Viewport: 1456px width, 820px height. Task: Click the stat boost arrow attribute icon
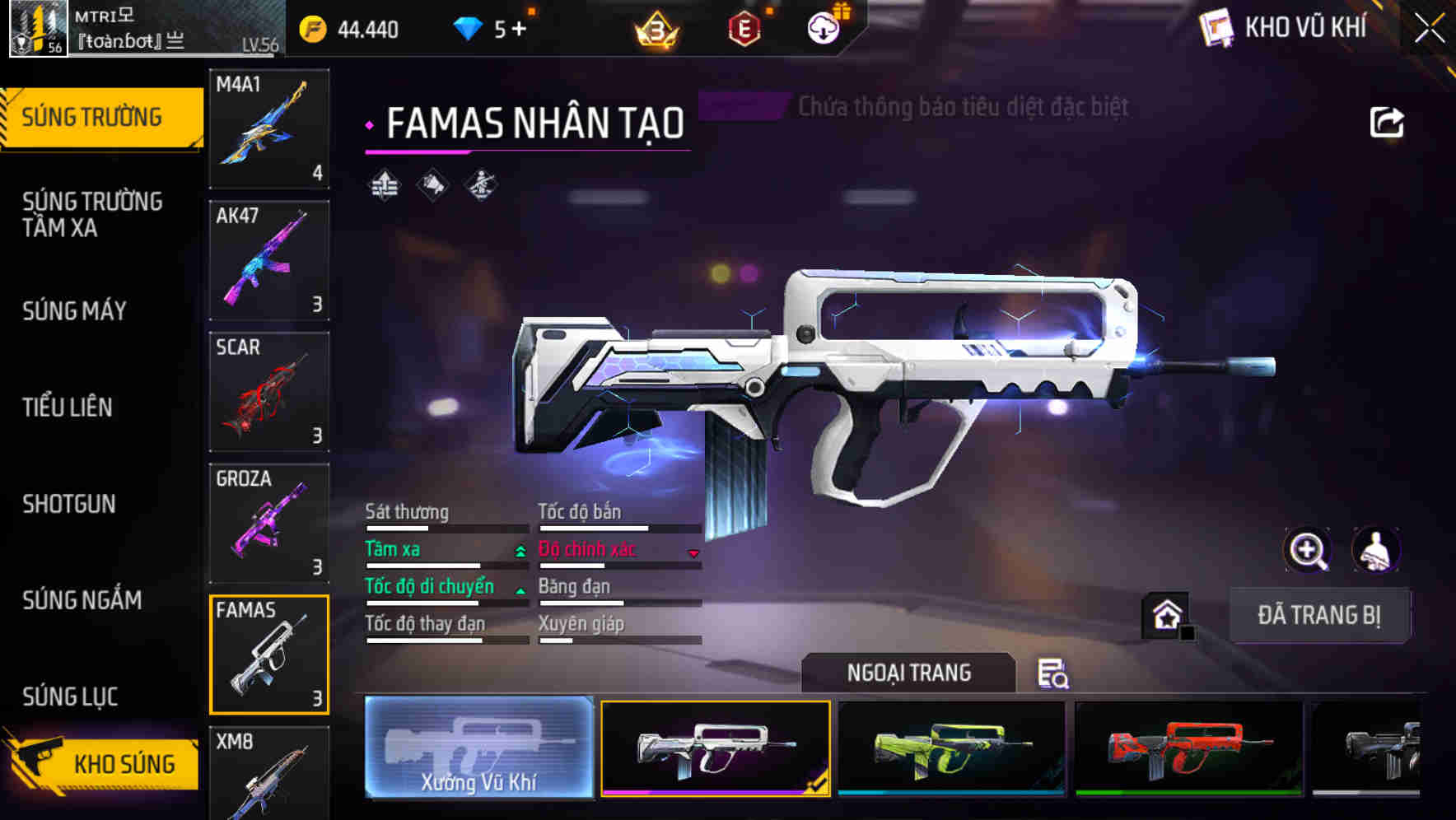point(384,183)
